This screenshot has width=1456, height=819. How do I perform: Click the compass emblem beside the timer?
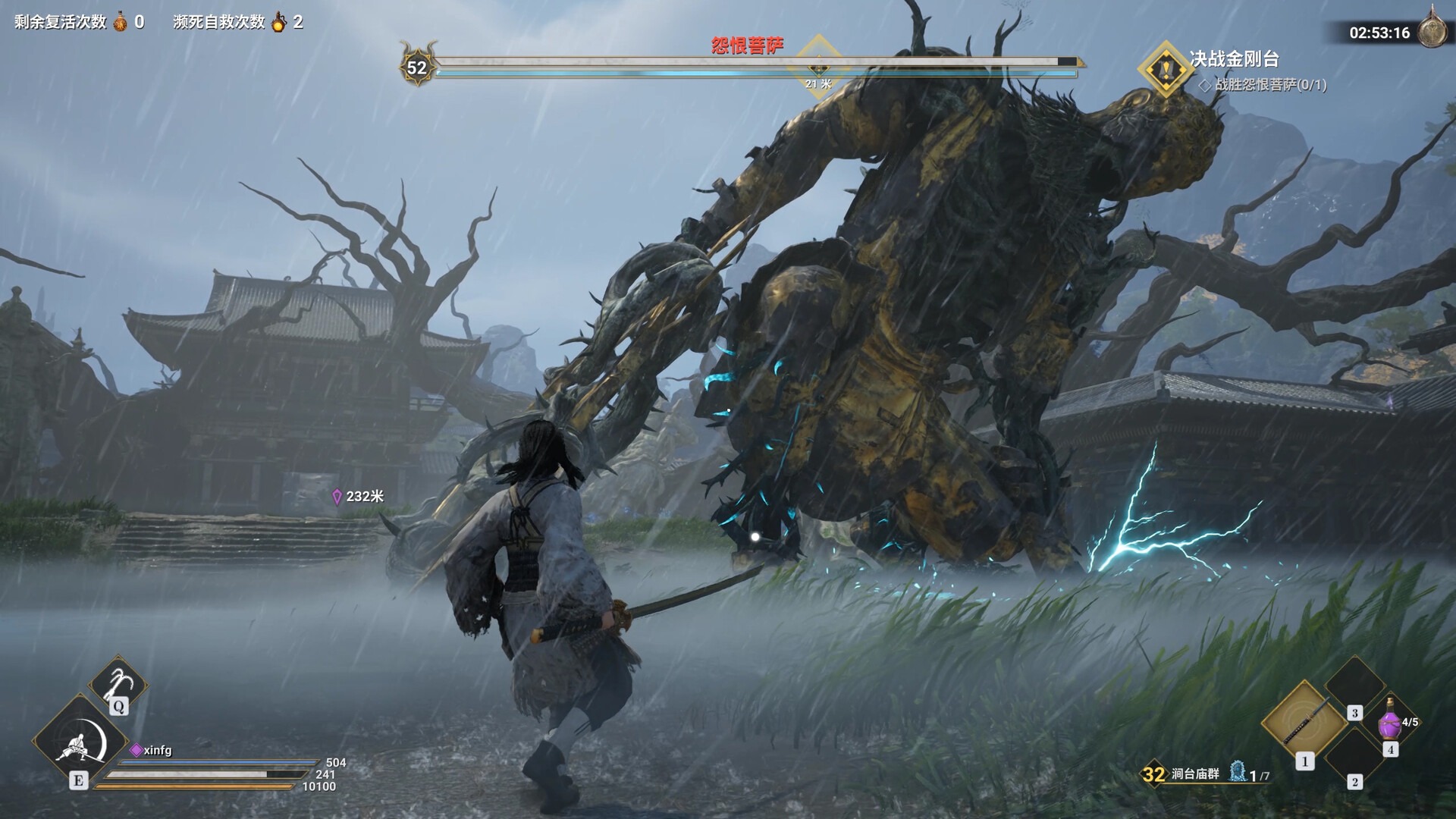1432,29
